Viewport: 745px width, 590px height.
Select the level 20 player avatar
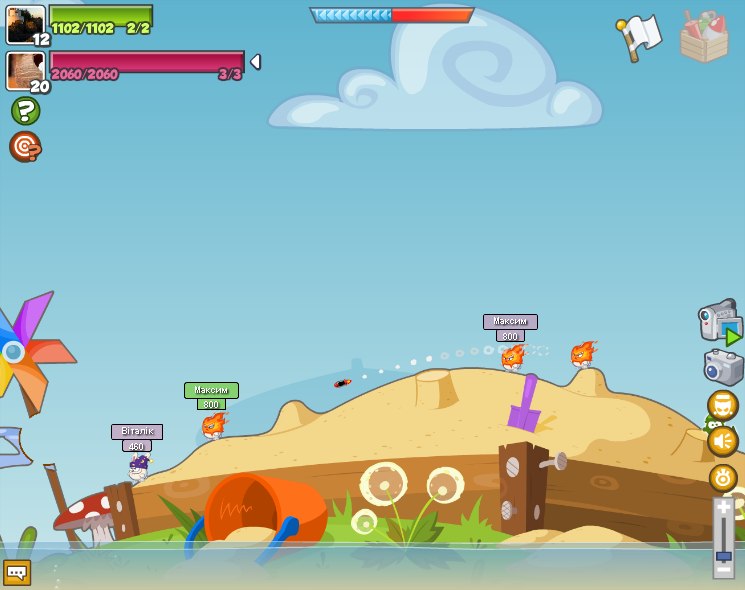(25, 70)
